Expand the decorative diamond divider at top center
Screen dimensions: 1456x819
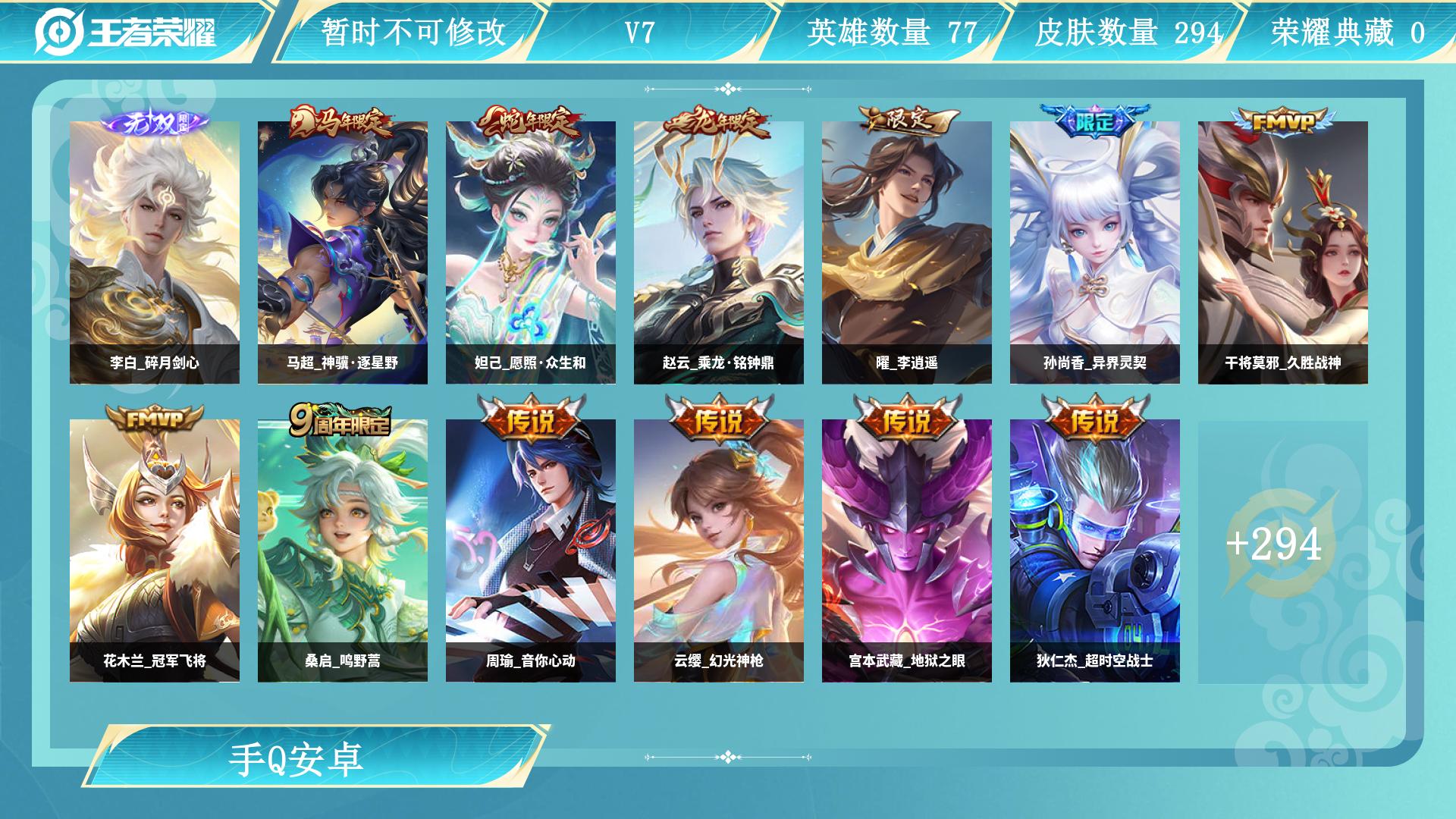727,89
